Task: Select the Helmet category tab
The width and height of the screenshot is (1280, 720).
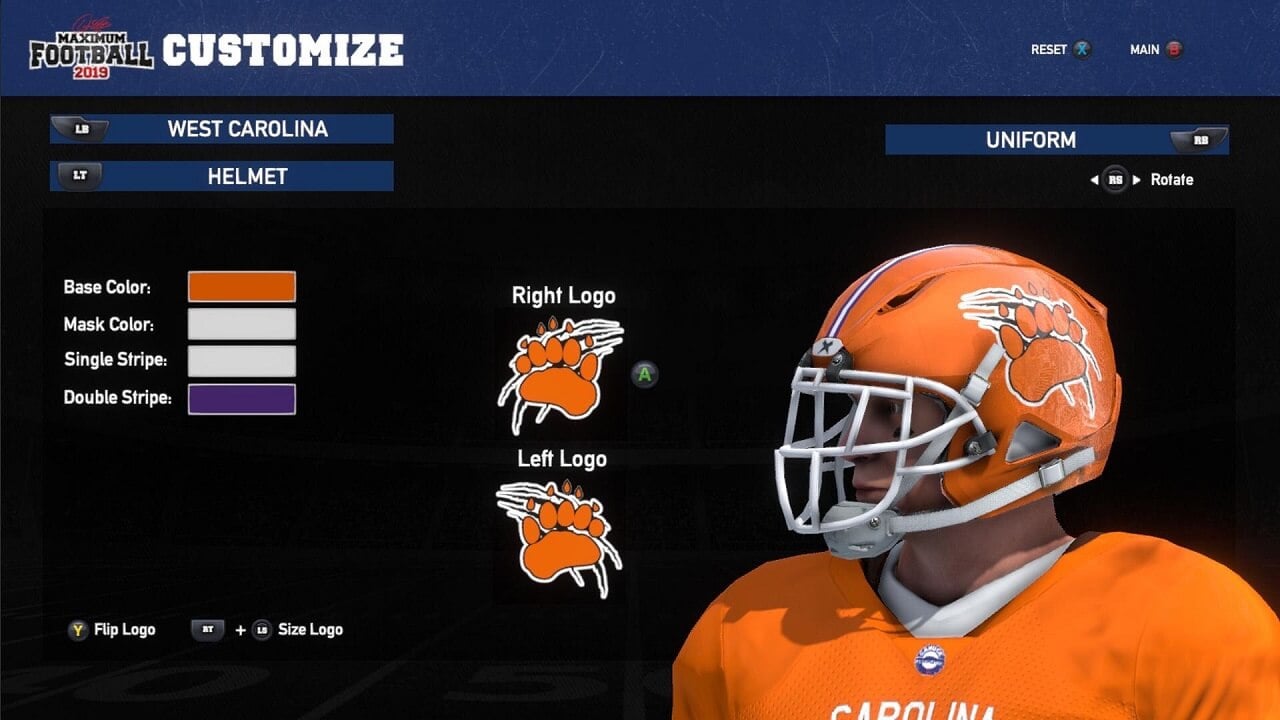Action: click(x=222, y=177)
